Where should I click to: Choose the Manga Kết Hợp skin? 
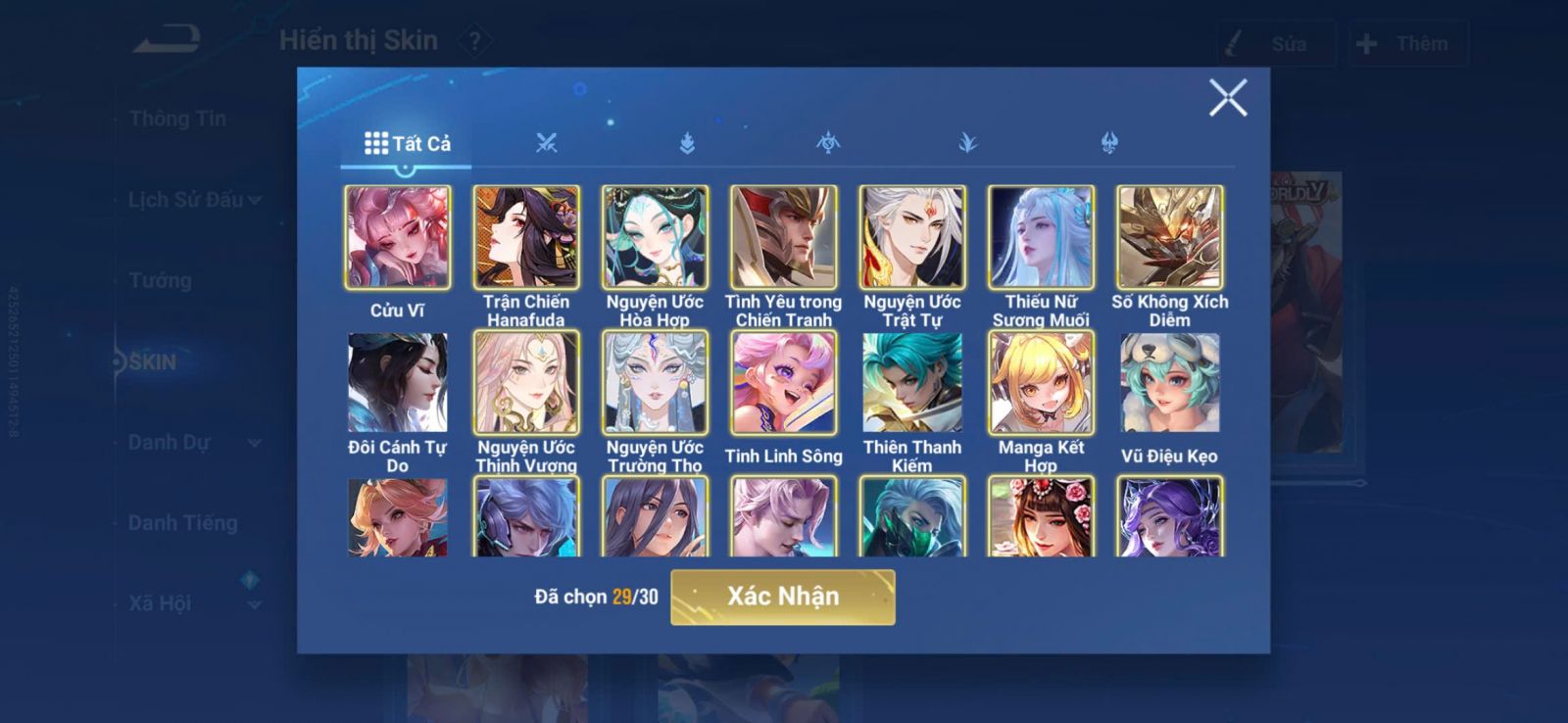click(1041, 383)
